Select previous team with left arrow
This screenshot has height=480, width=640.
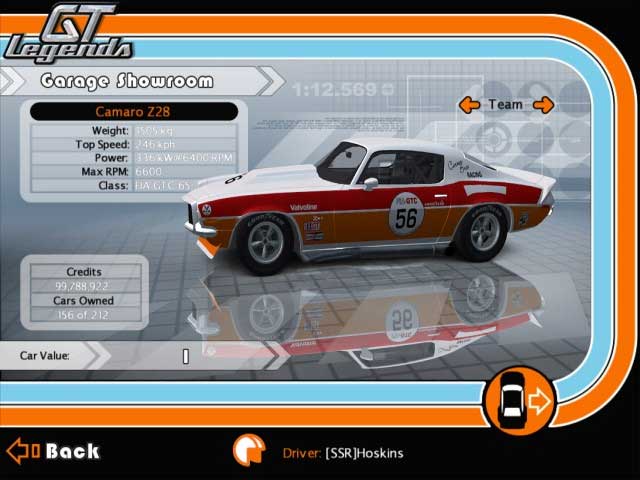click(x=469, y=104)
